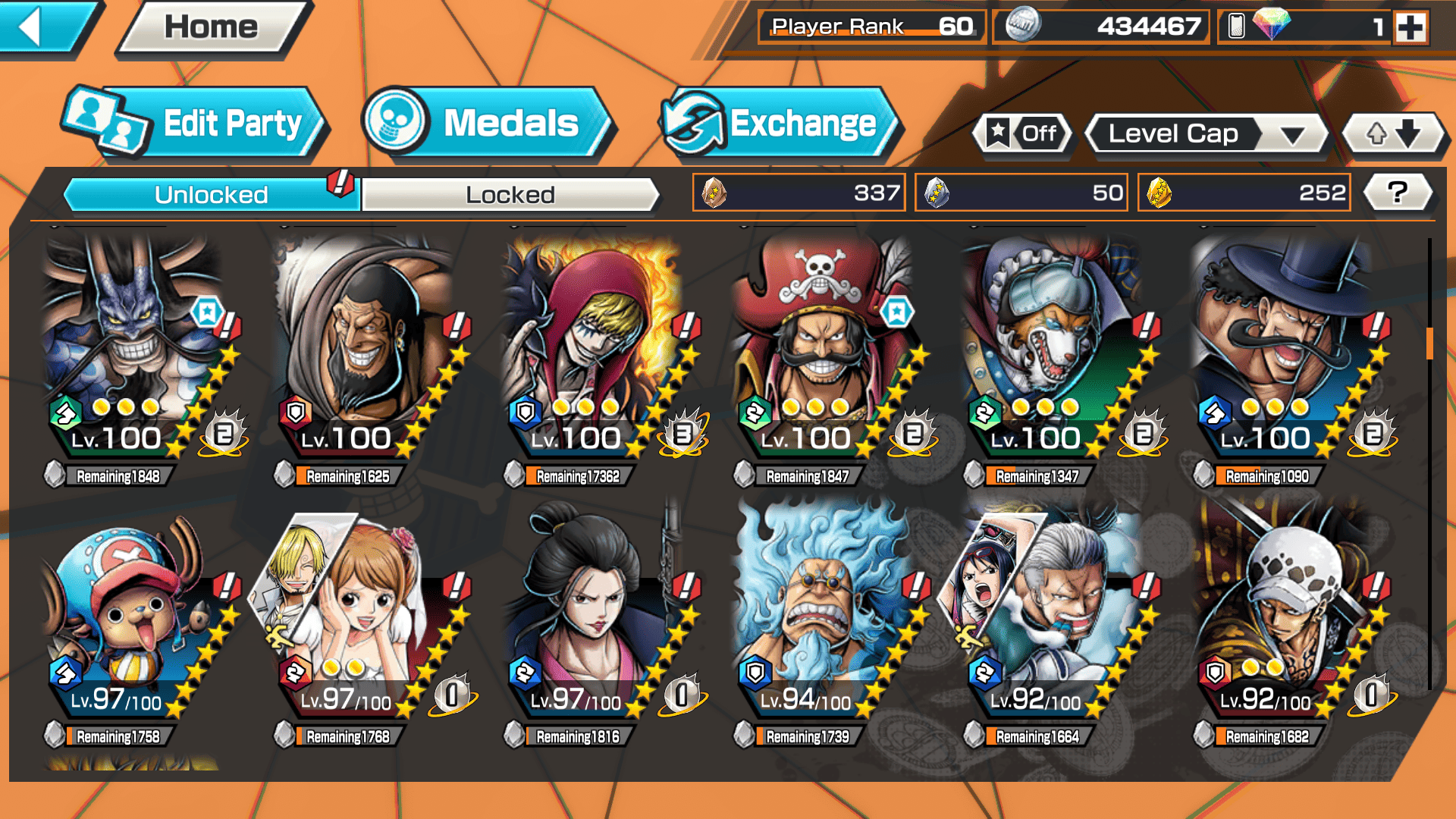
Task: Switch to the Locked tab
Action: (x=510, y=195)
